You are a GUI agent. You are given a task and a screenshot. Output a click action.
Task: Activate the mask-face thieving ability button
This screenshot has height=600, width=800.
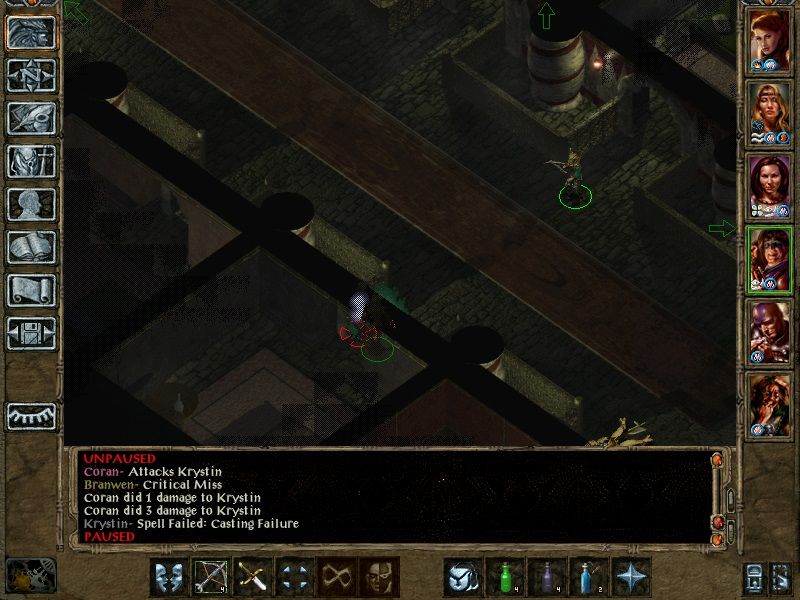(x=379, y=577)
